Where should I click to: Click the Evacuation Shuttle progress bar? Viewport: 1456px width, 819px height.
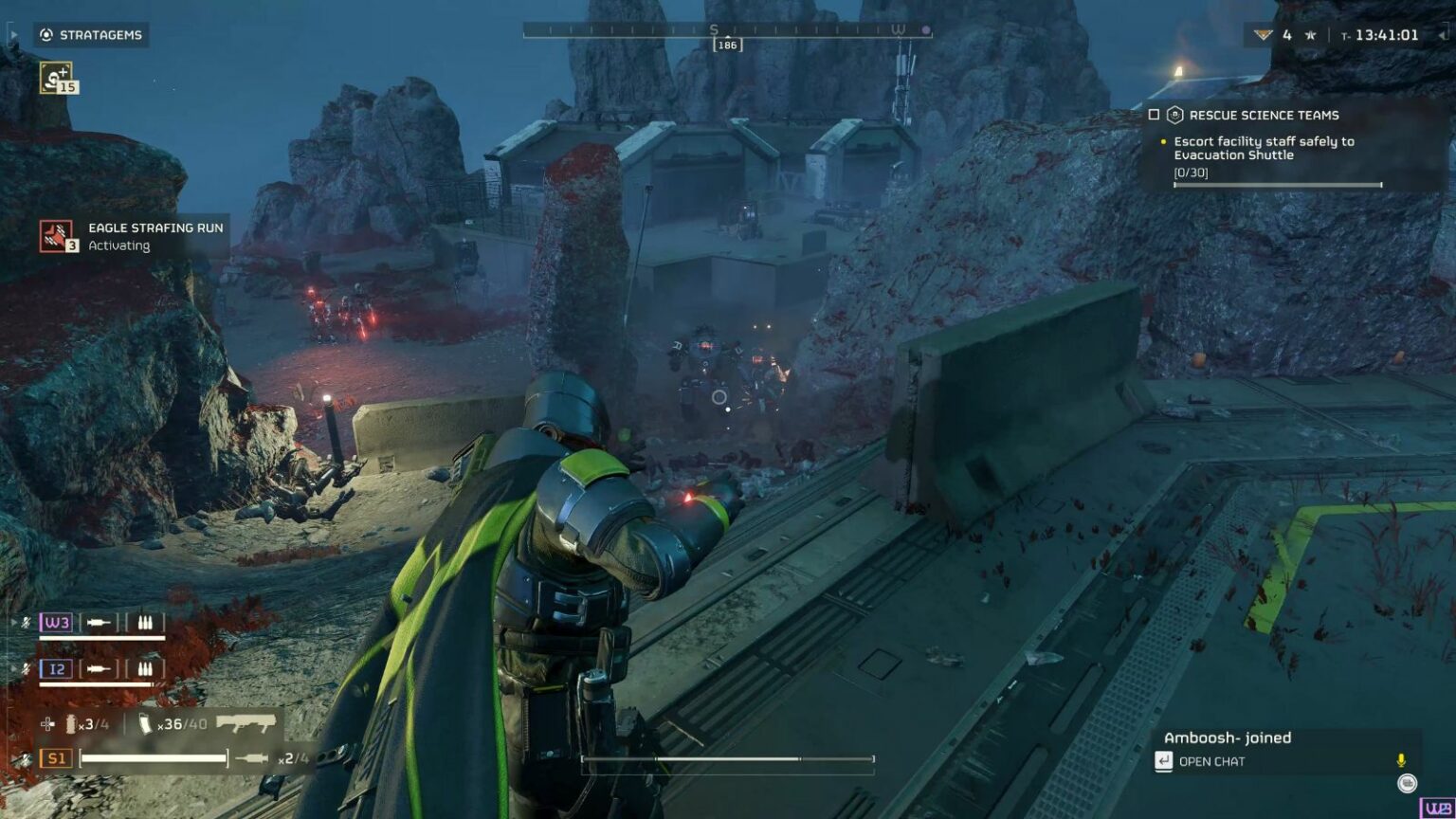click(1277, 185)
